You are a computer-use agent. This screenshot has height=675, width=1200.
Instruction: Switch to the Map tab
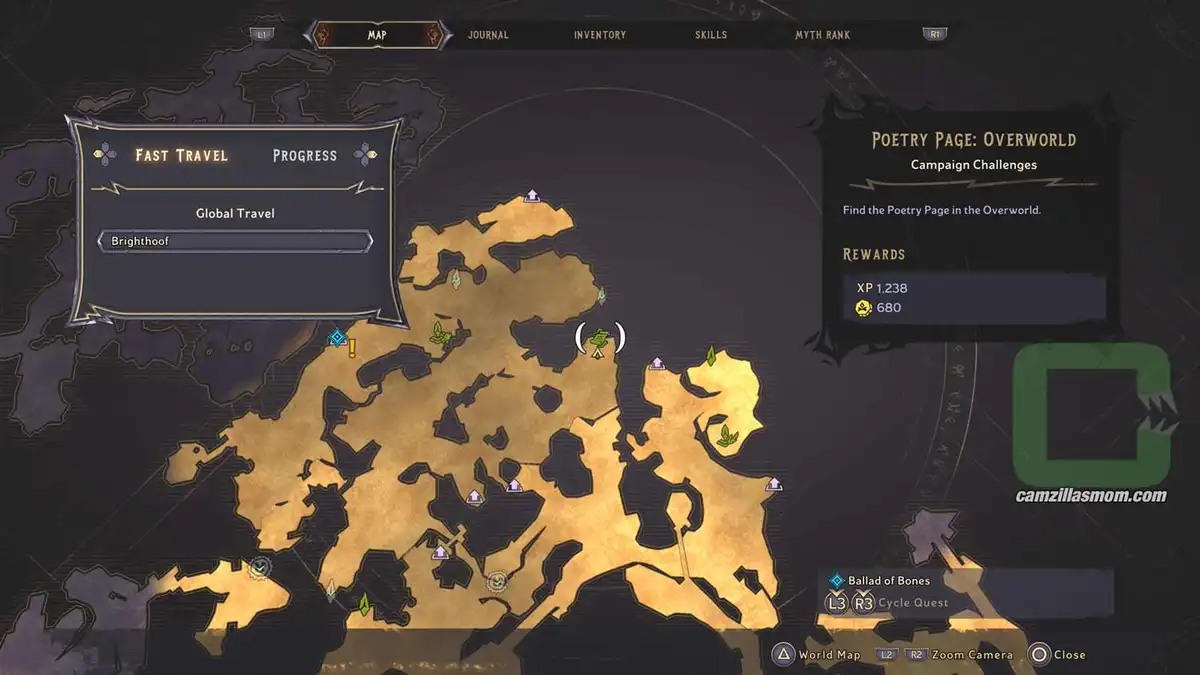(376, 35)
